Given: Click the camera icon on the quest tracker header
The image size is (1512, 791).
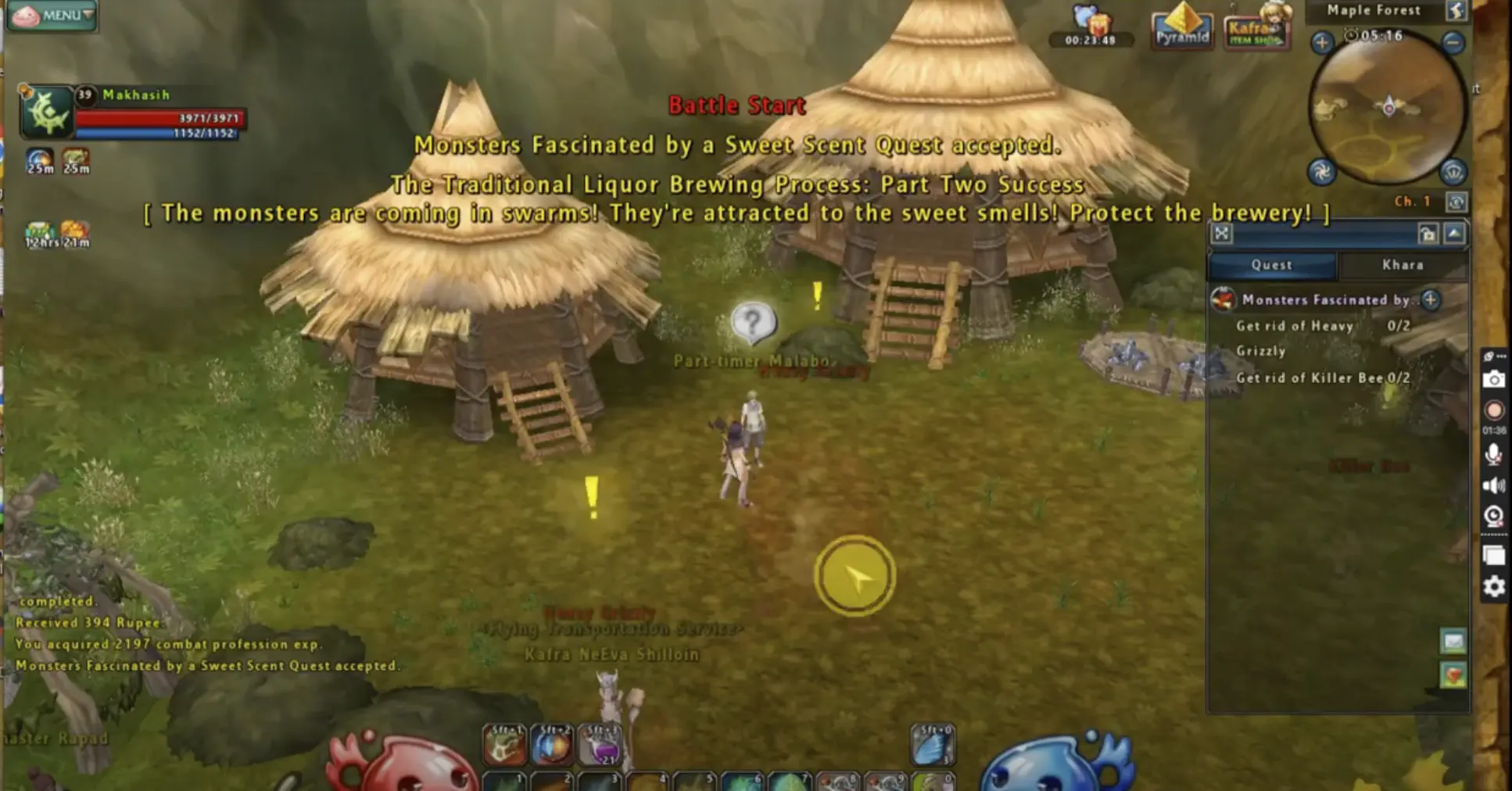Looking at the screenshot, I should point(1429,233).
